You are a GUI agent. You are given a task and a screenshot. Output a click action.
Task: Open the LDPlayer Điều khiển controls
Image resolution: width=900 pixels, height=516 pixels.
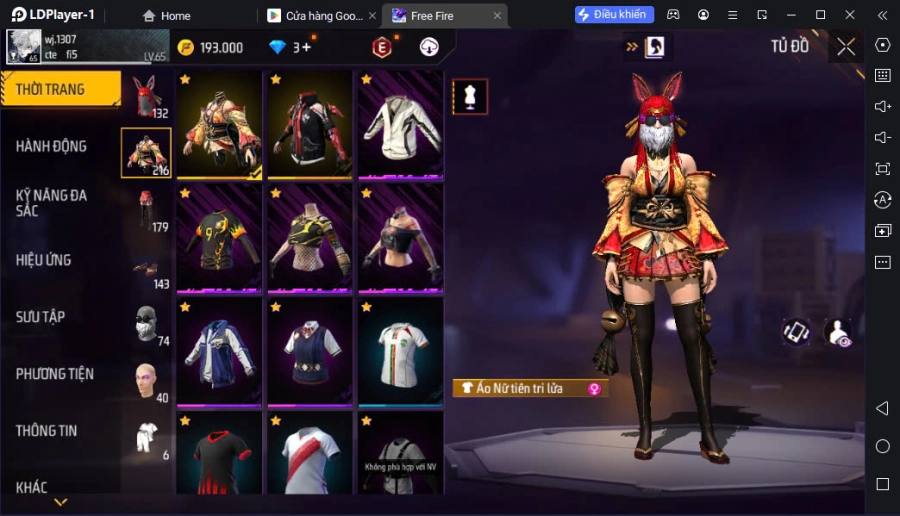pos(614,15)
